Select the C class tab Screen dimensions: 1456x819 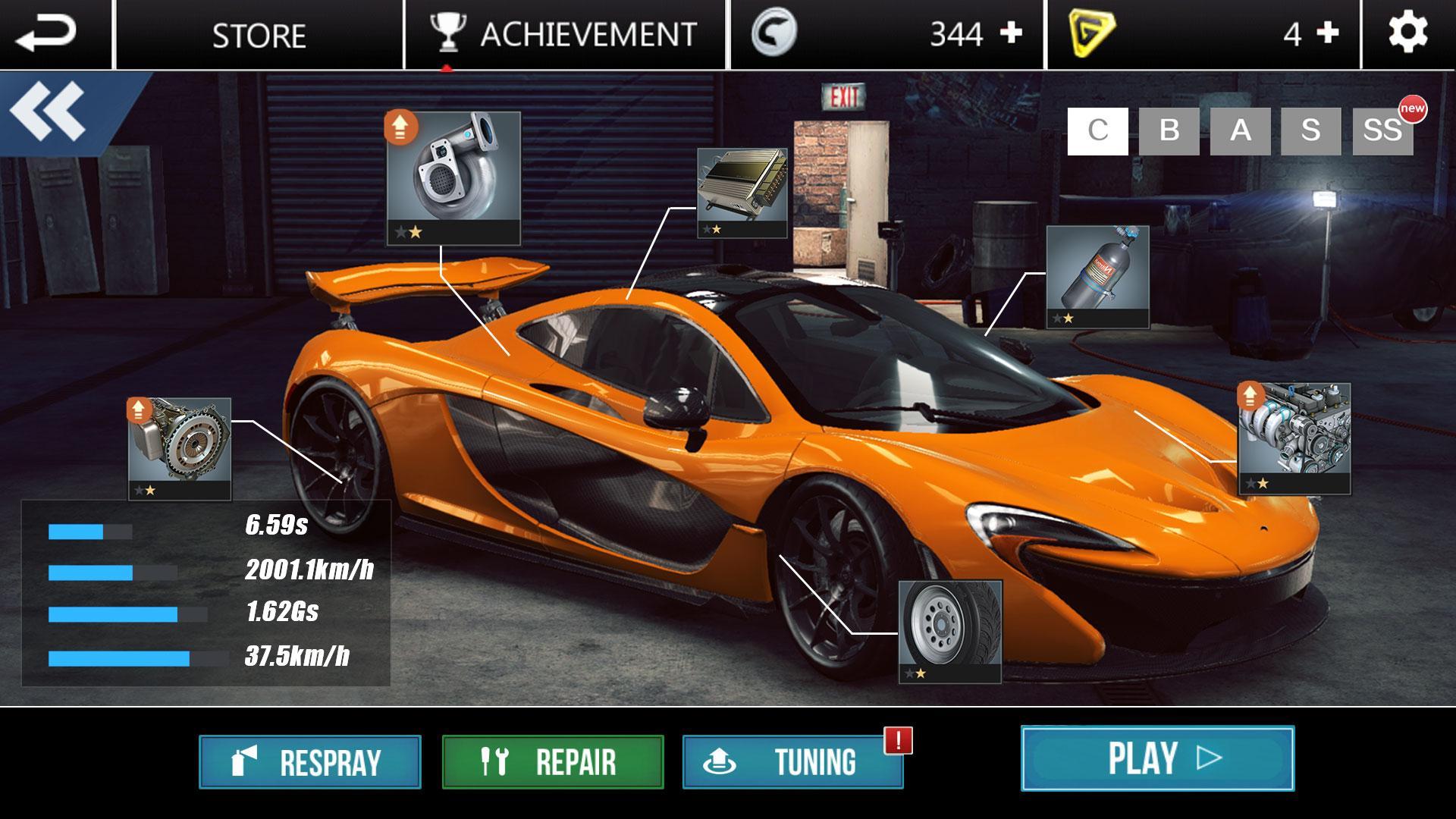pos(1097,131)
